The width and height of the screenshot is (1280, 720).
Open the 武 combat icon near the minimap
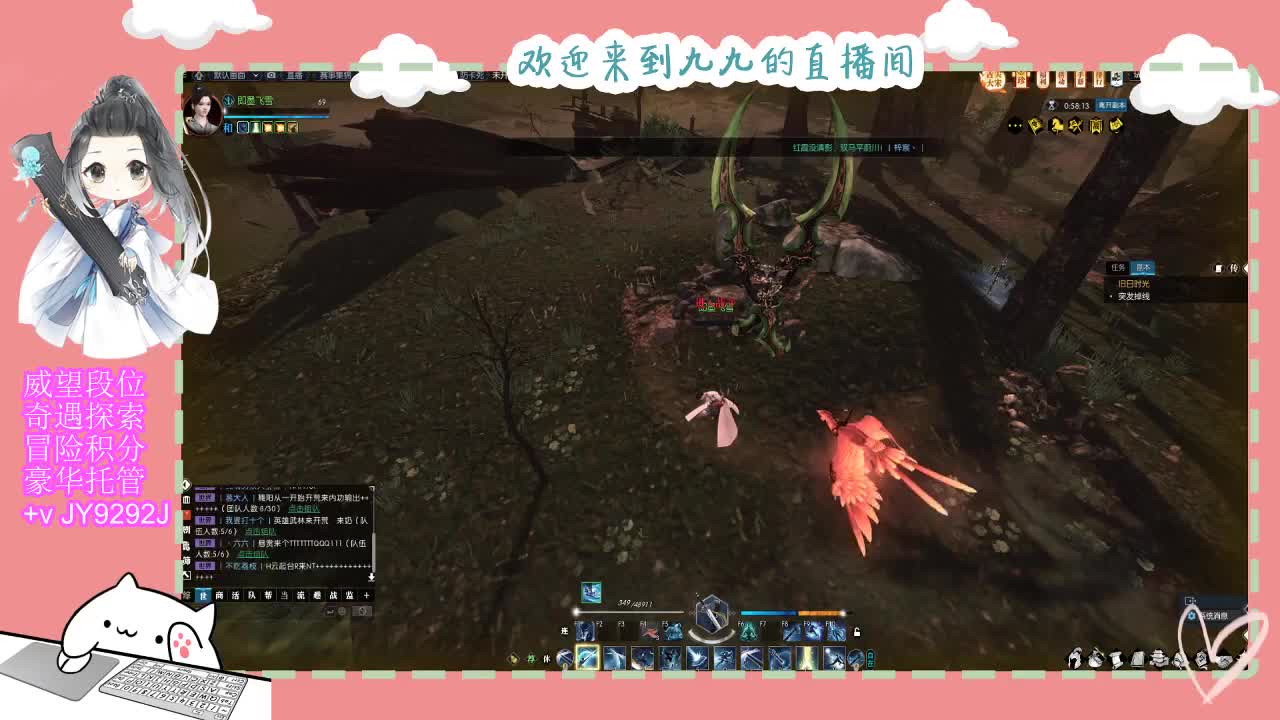[1074, 125]
